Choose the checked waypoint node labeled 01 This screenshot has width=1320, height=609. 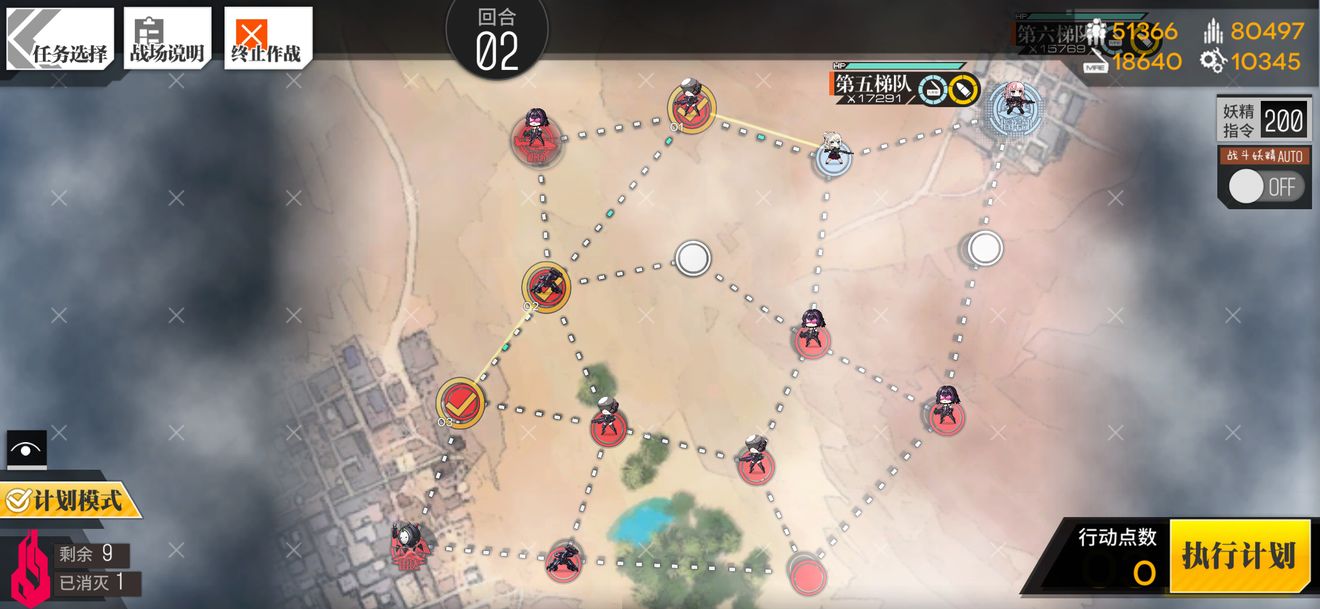click(691, 105)
